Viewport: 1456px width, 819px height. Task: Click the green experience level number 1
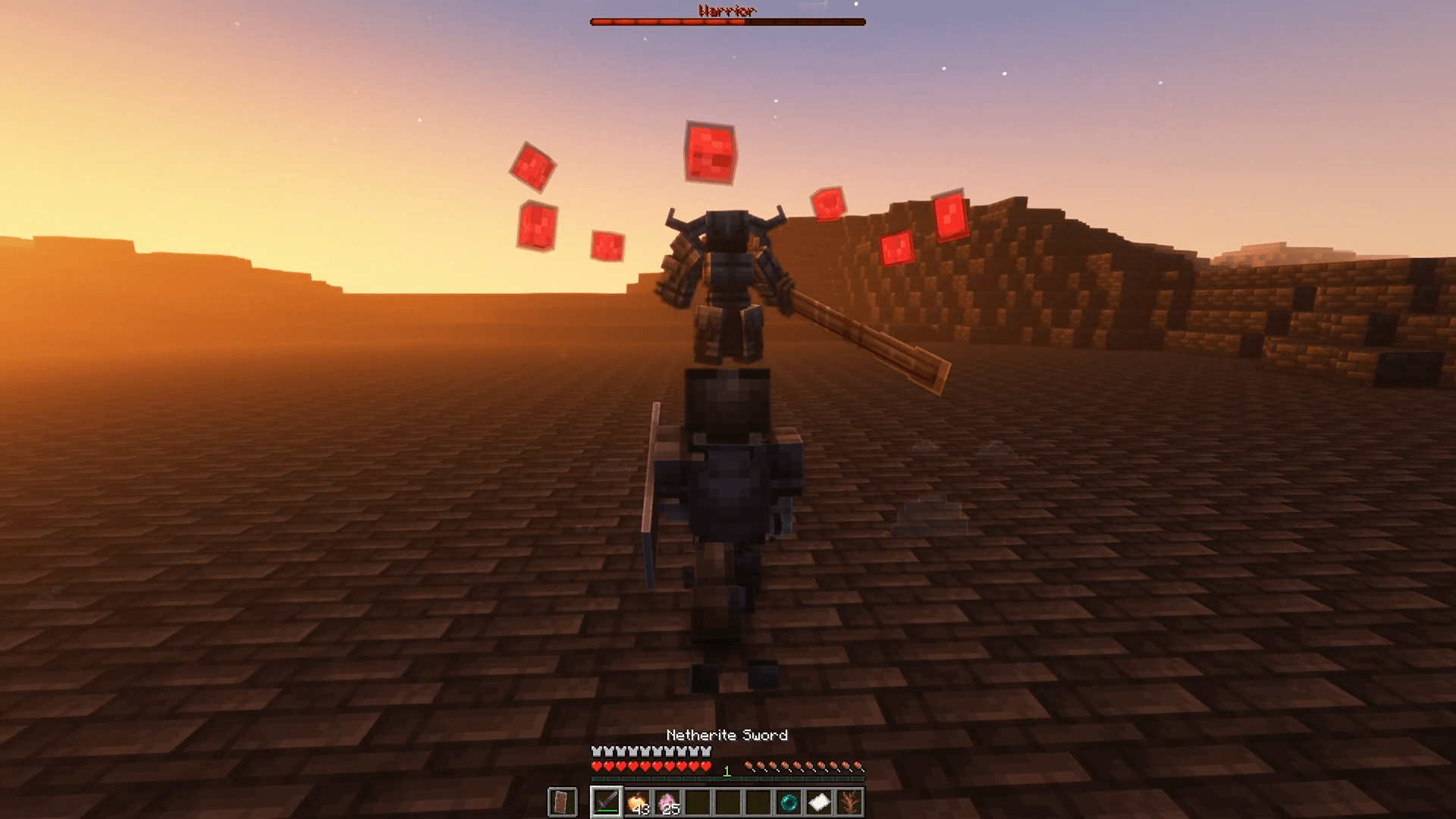click(x=726, y=769)
